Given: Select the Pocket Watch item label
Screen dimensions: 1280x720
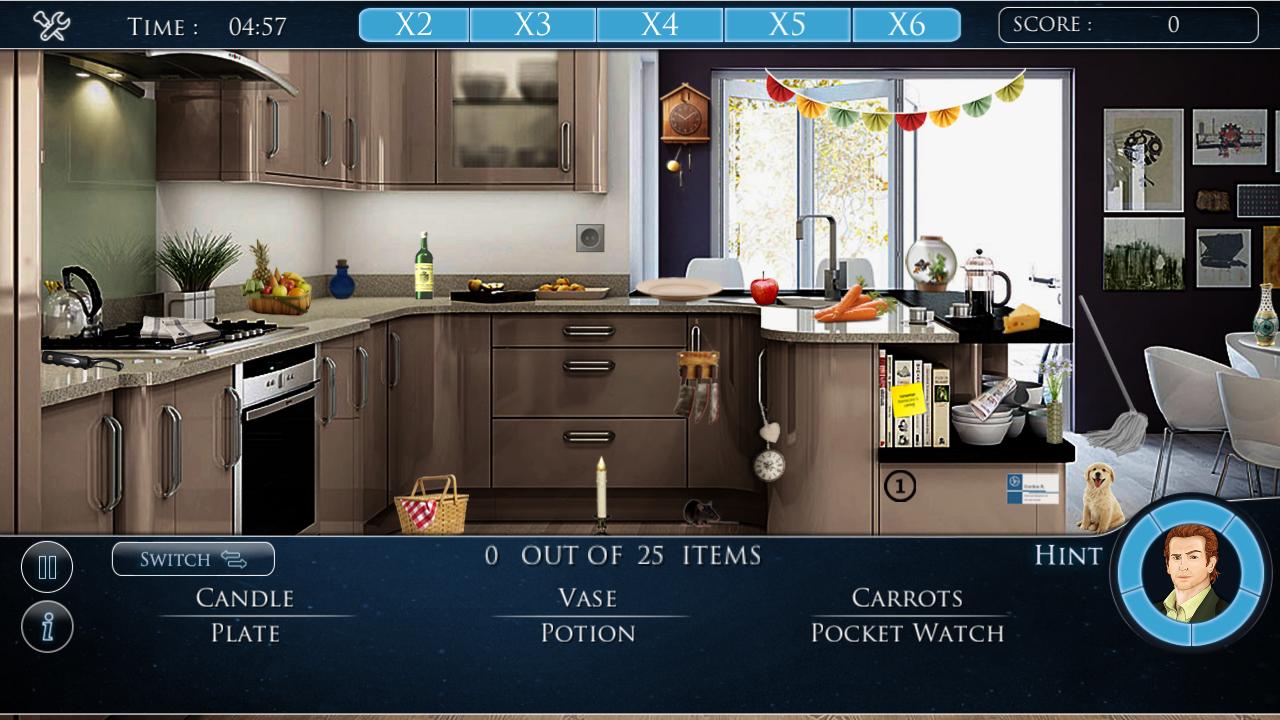Looking at the screenshot, I should click(x=907, y=633).
